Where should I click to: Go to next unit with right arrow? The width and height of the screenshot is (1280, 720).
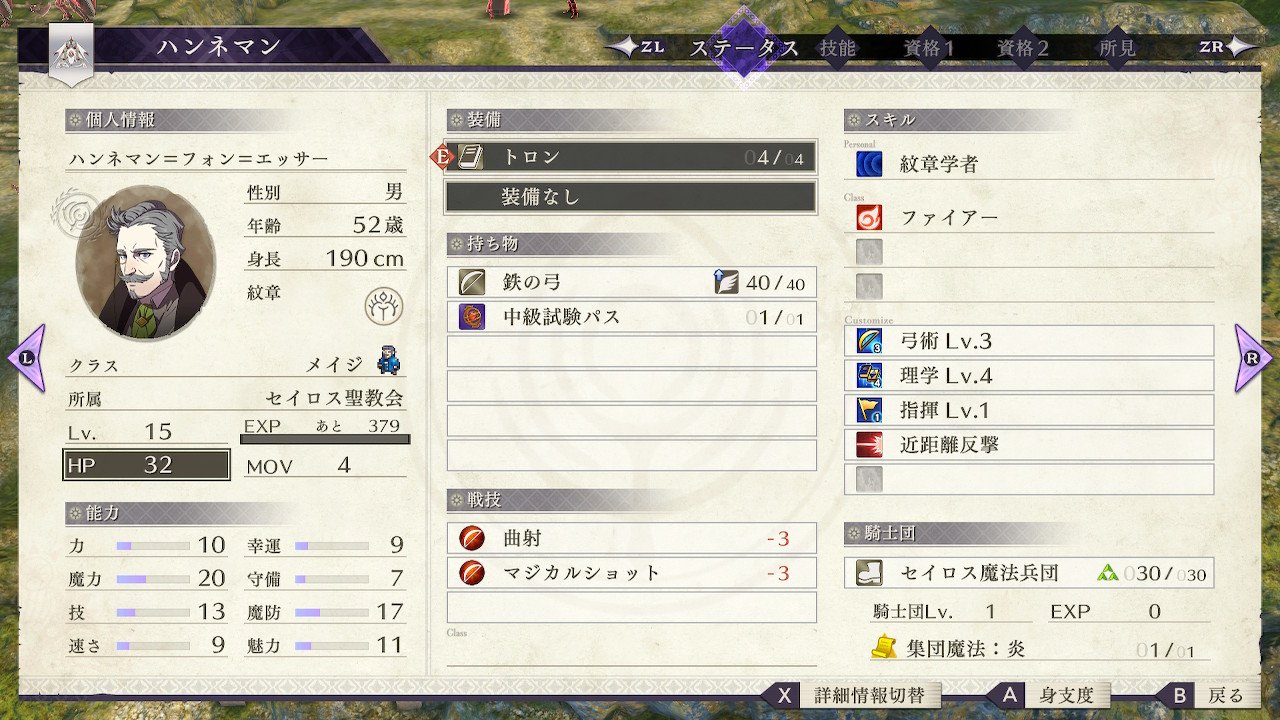1253,357
